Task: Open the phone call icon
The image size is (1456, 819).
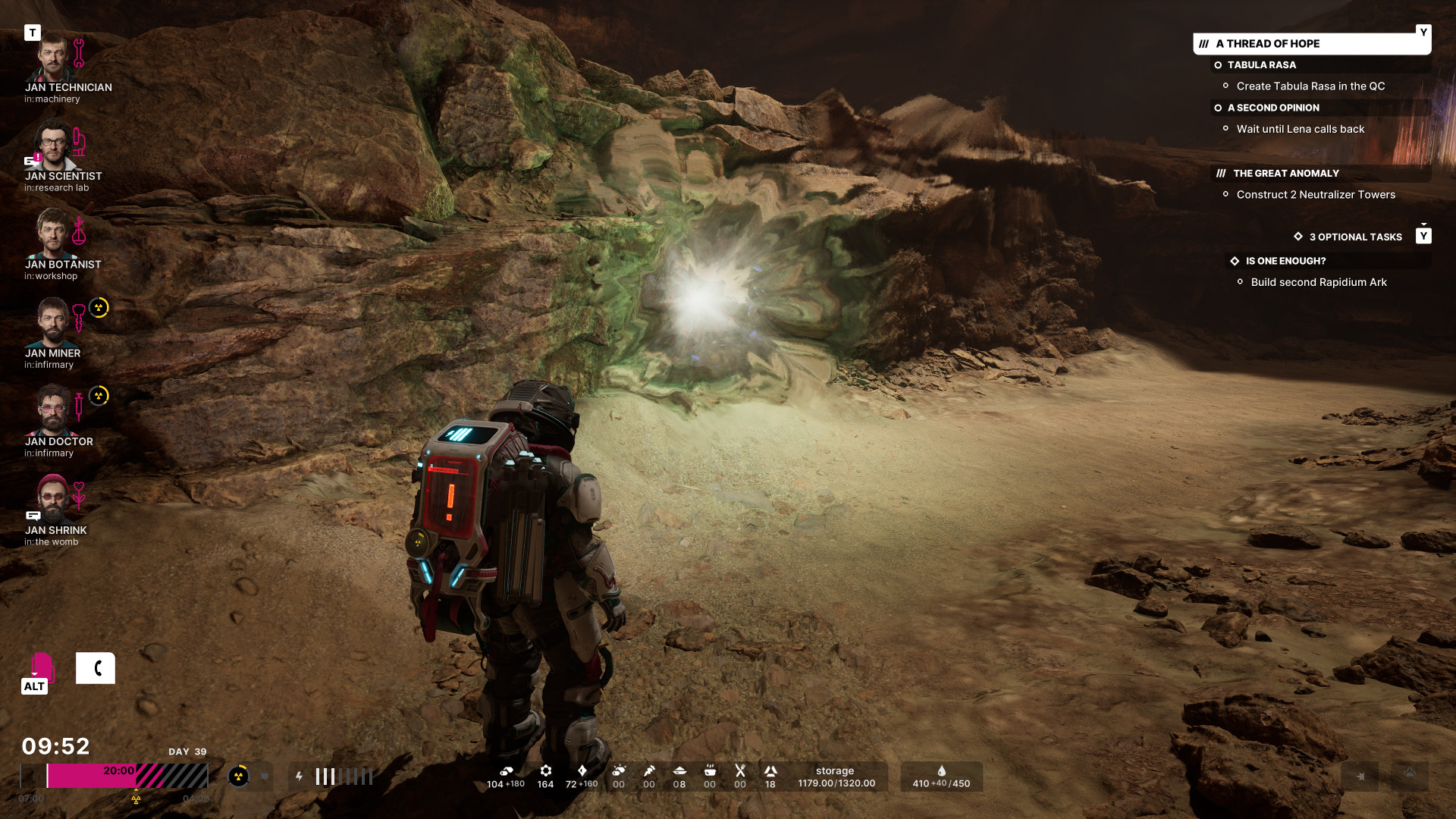Action: click(x=96, y=668)
